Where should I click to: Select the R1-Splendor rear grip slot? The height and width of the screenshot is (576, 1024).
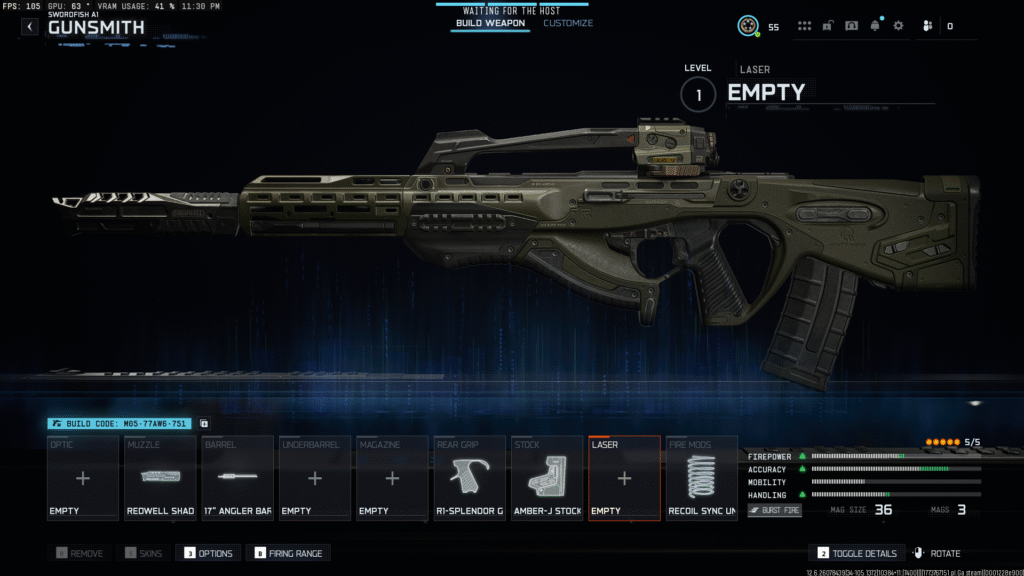(469, 478)
